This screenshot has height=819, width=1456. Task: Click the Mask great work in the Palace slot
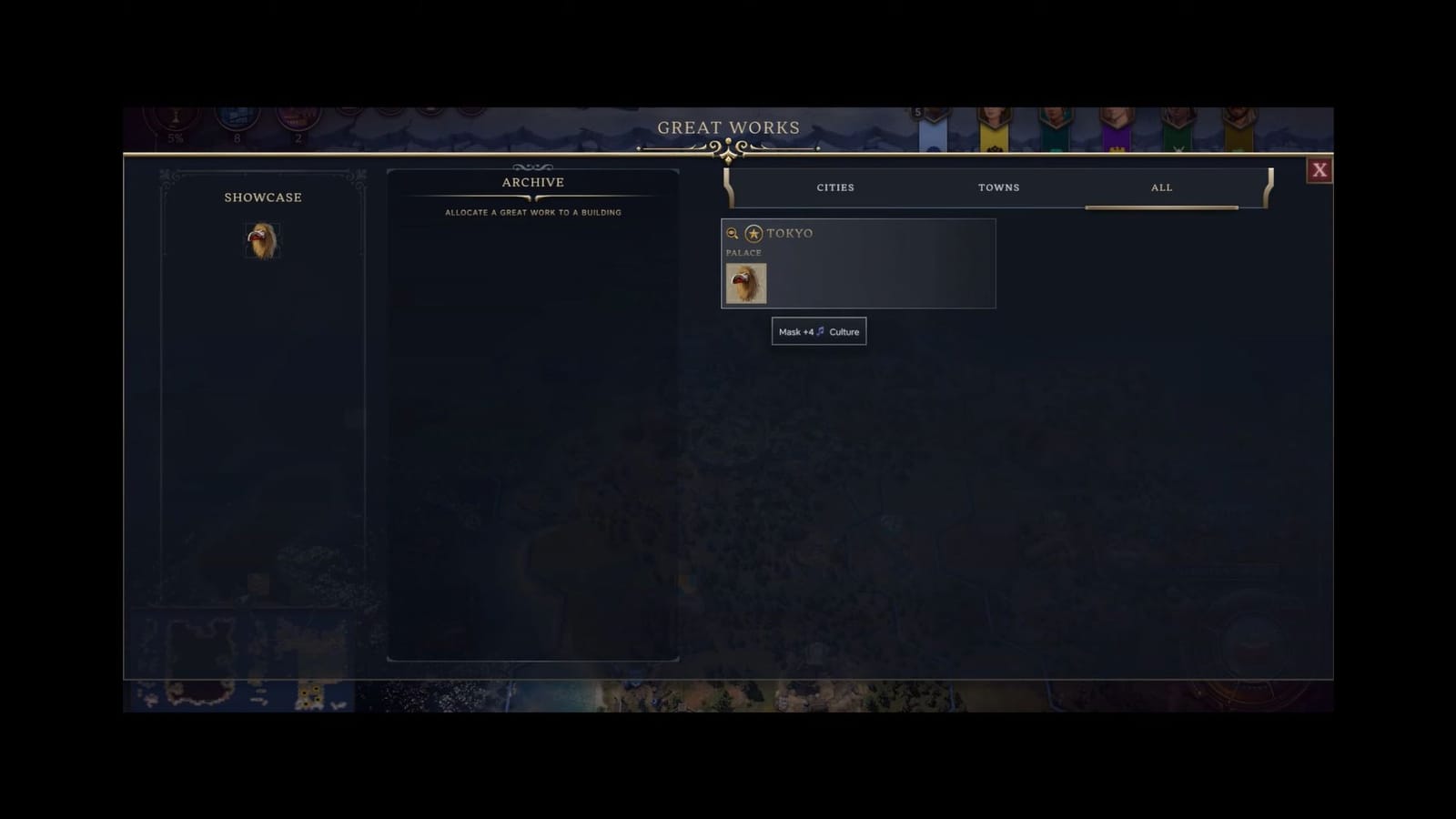coord(746,282)
